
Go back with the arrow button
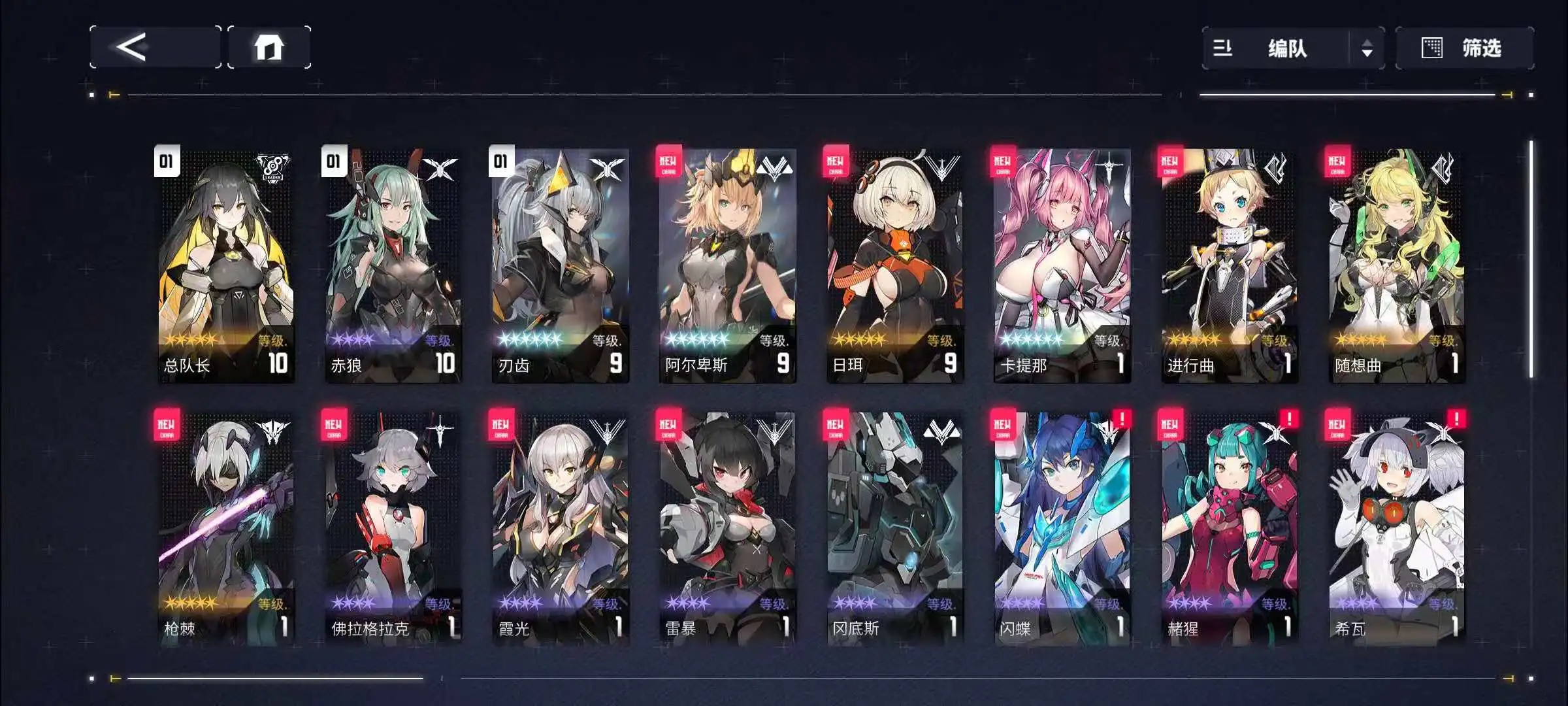click(155, 47)
